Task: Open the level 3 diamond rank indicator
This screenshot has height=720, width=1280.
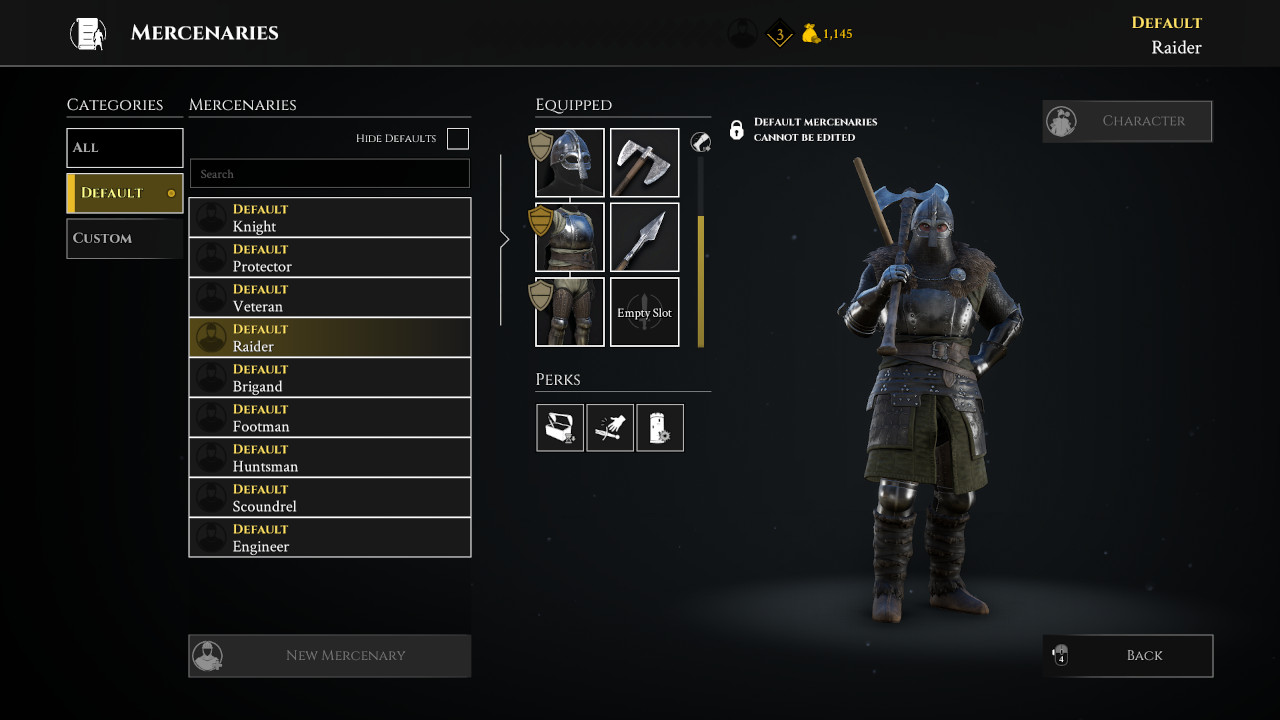Action: pos(779,32)
